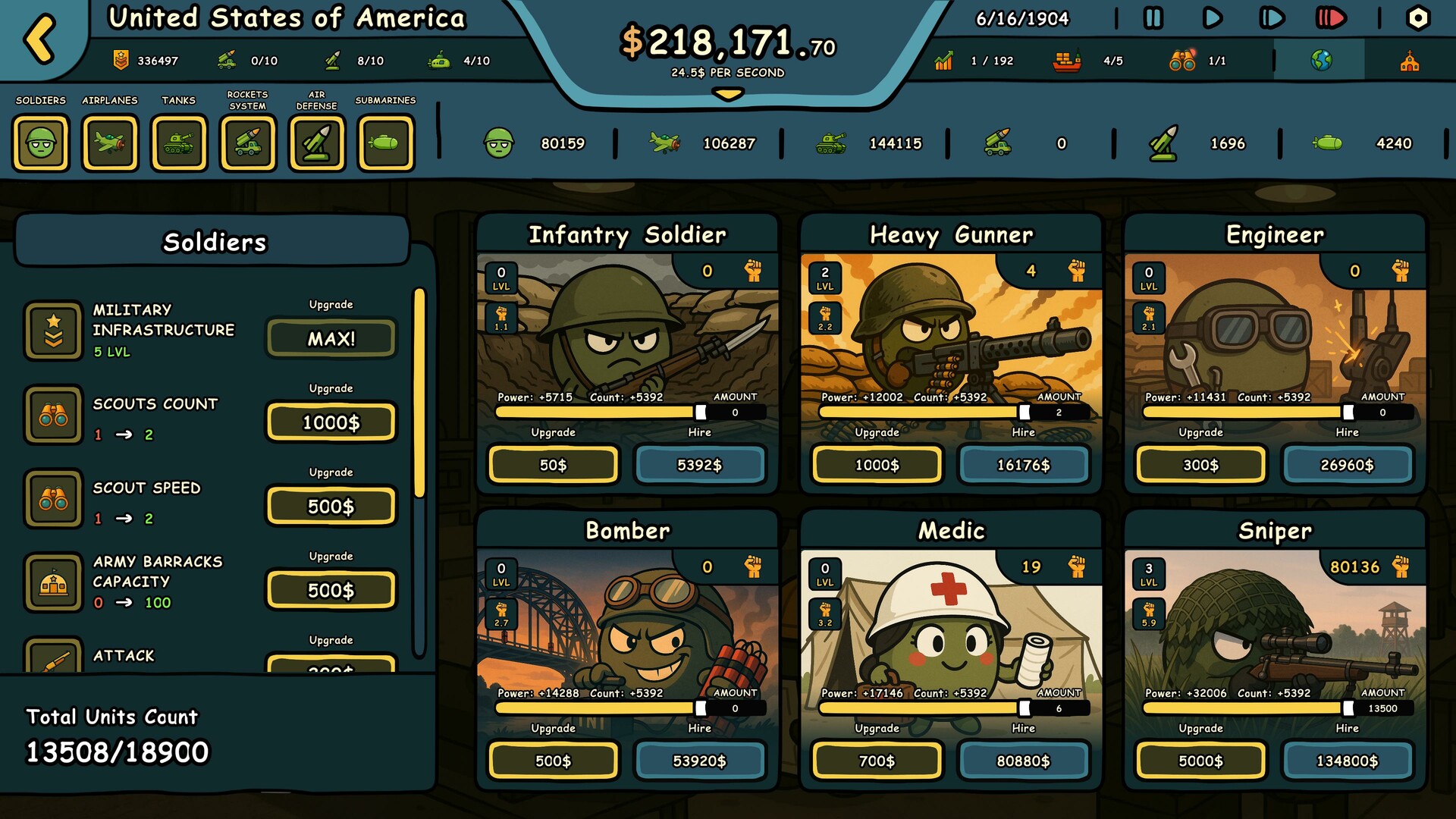Switch to the Airplanes unit tab
This screenshot has width=1456, height=819.
[x=111, y=143]
